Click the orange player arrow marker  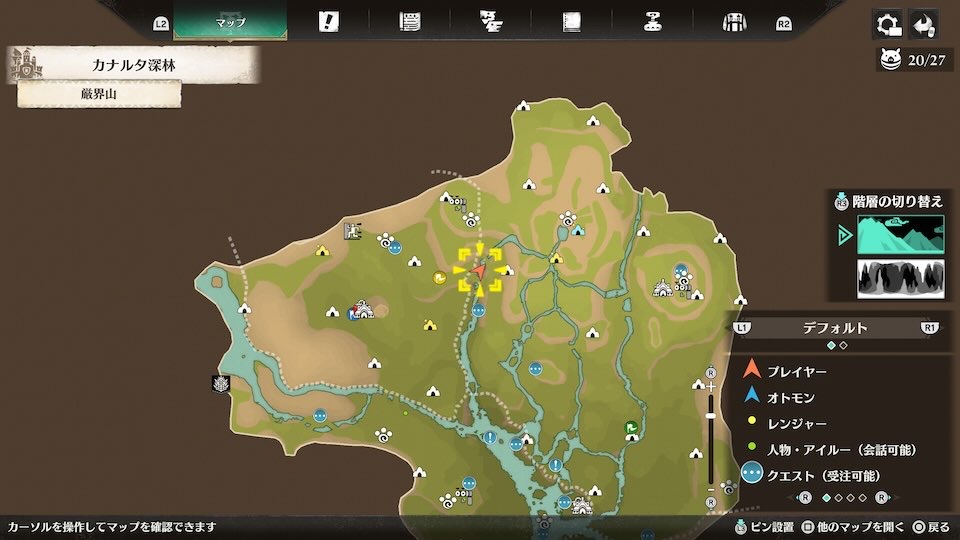(479, 270)
